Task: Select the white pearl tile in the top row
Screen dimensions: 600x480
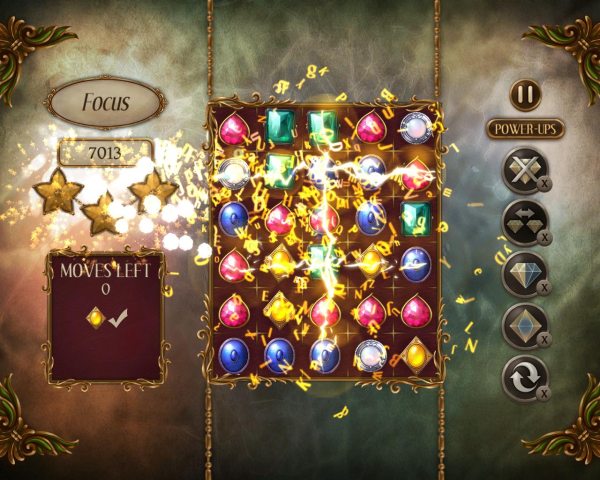Action: coord(416,127)
